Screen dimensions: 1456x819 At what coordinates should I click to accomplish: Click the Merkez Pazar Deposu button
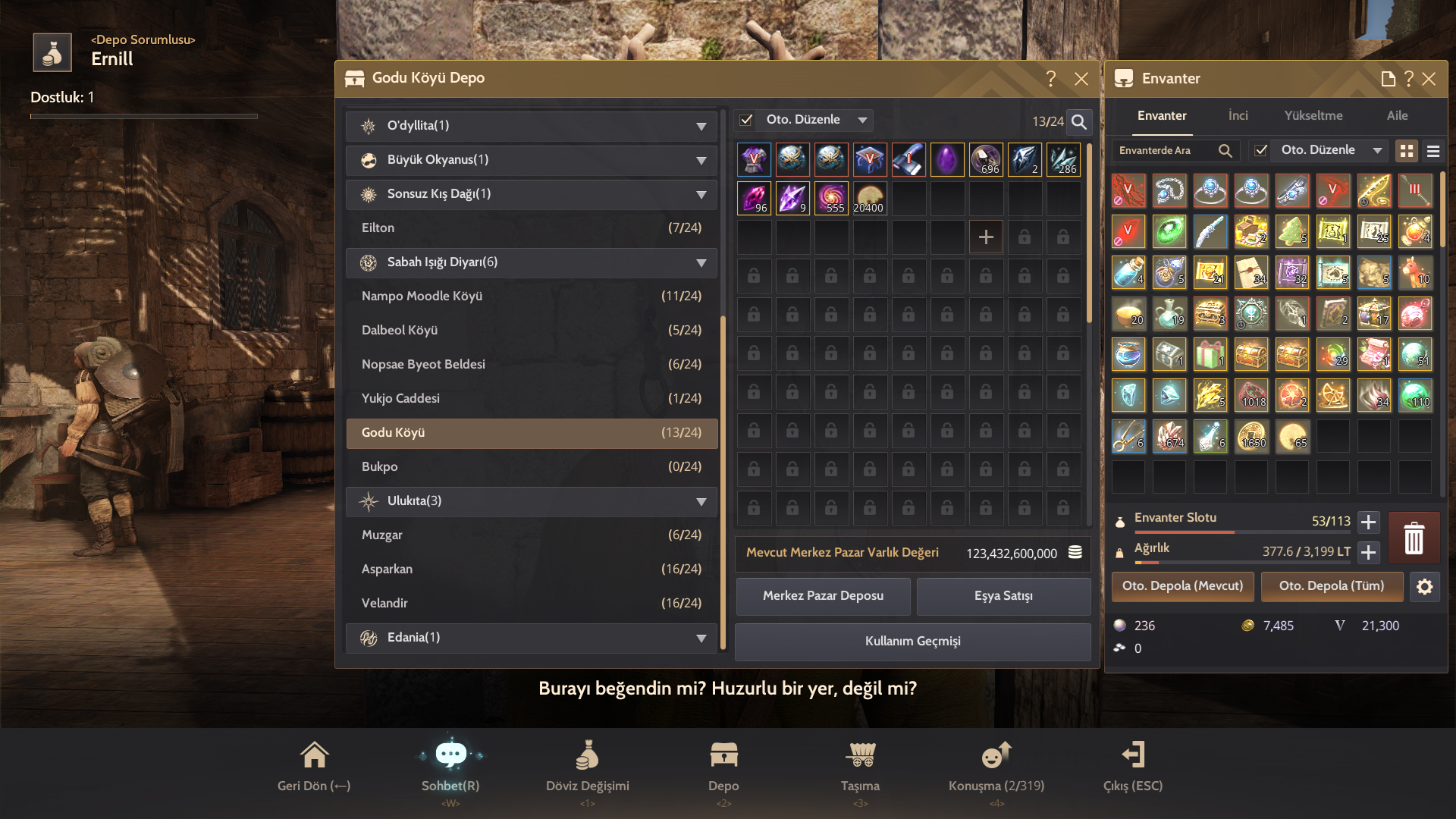823,596
